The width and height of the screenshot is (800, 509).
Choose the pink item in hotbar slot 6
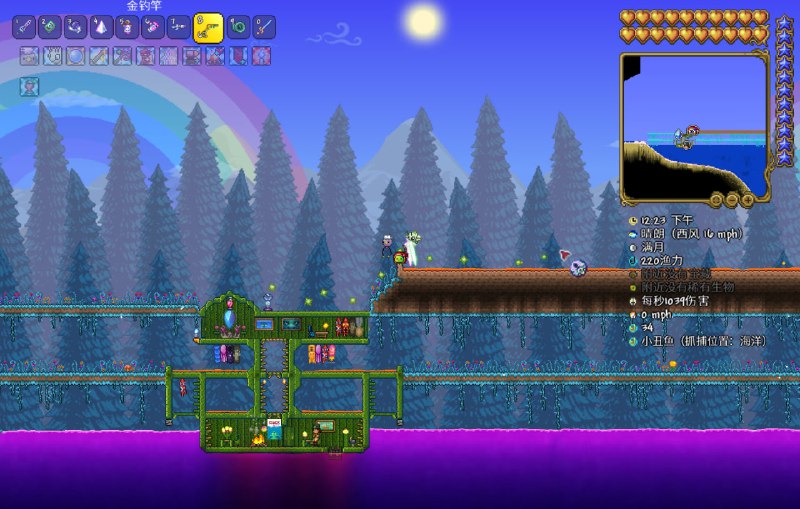point(154,27)
